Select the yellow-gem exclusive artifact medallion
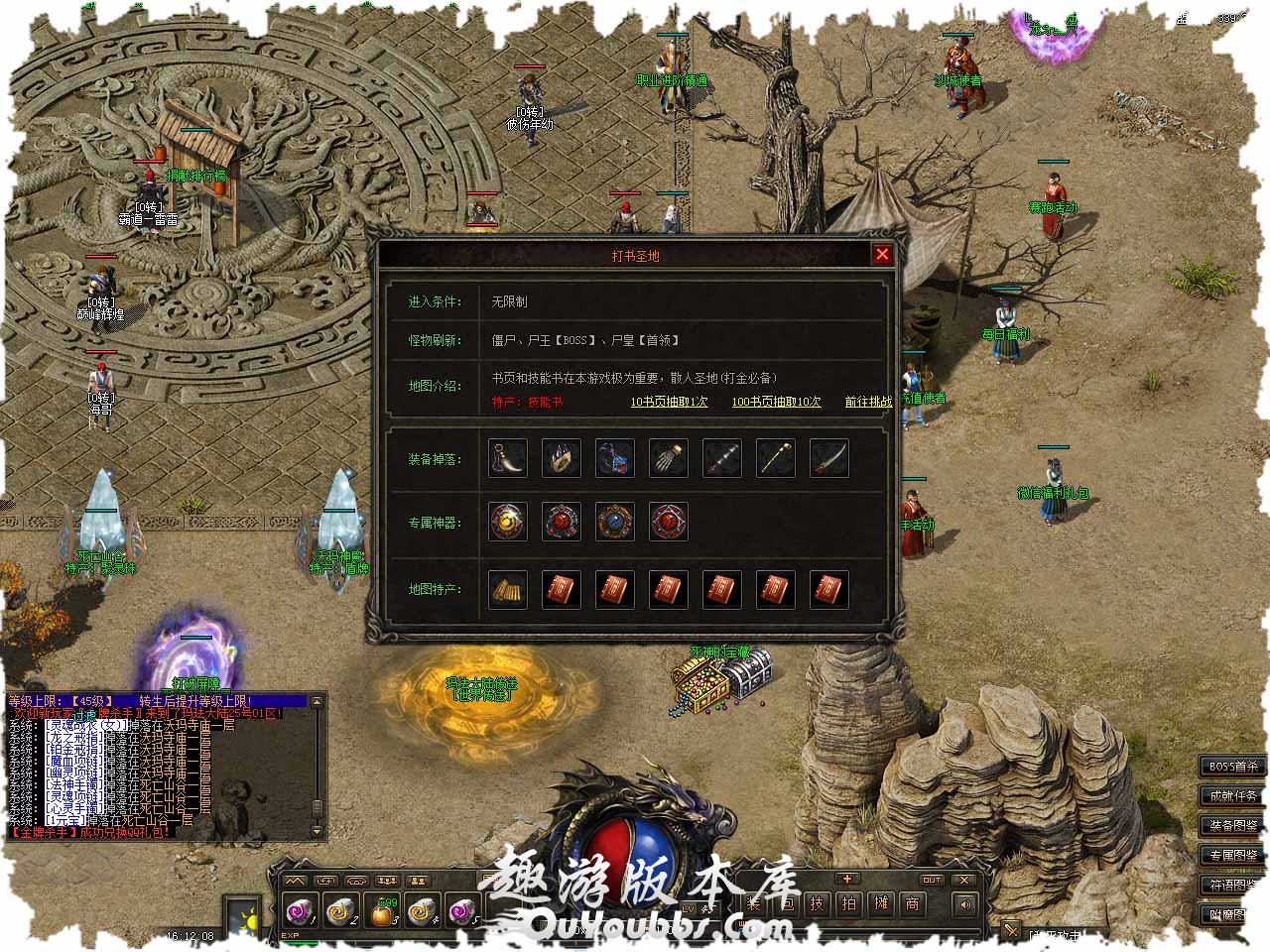This screenshot has width=1270, height=952. point(508,522)
